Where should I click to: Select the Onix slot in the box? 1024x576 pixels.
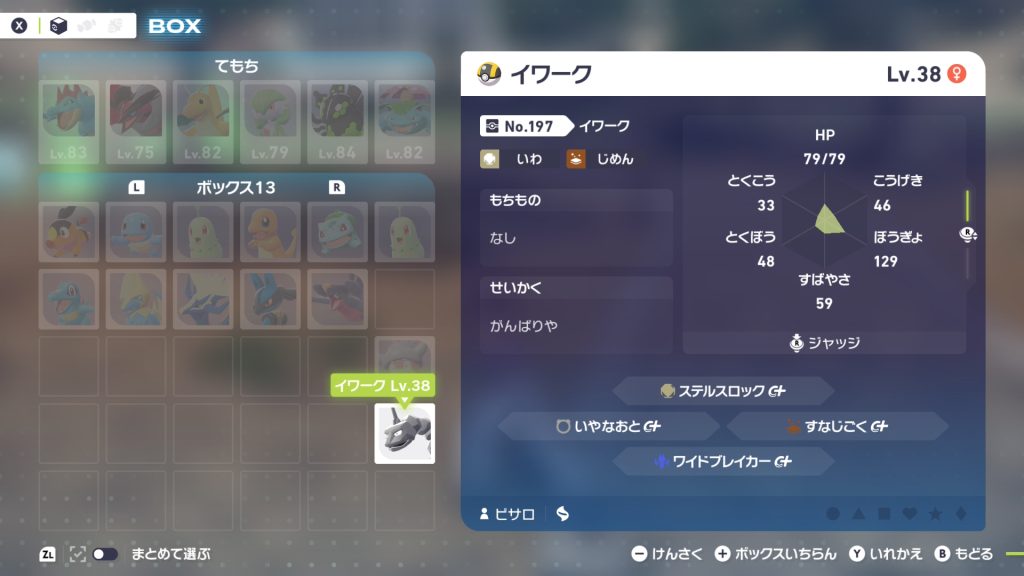tap(404, 433)
